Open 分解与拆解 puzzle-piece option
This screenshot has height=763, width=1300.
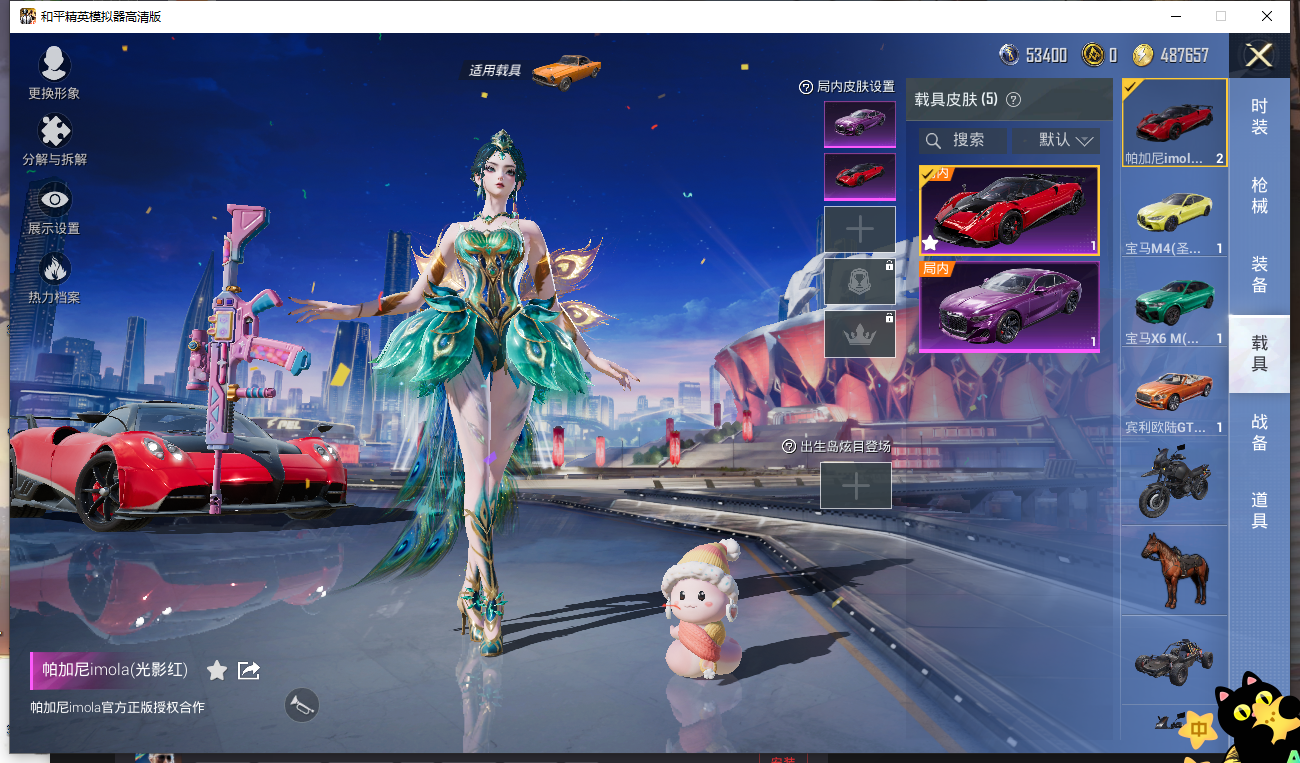(x=54, y=138)
